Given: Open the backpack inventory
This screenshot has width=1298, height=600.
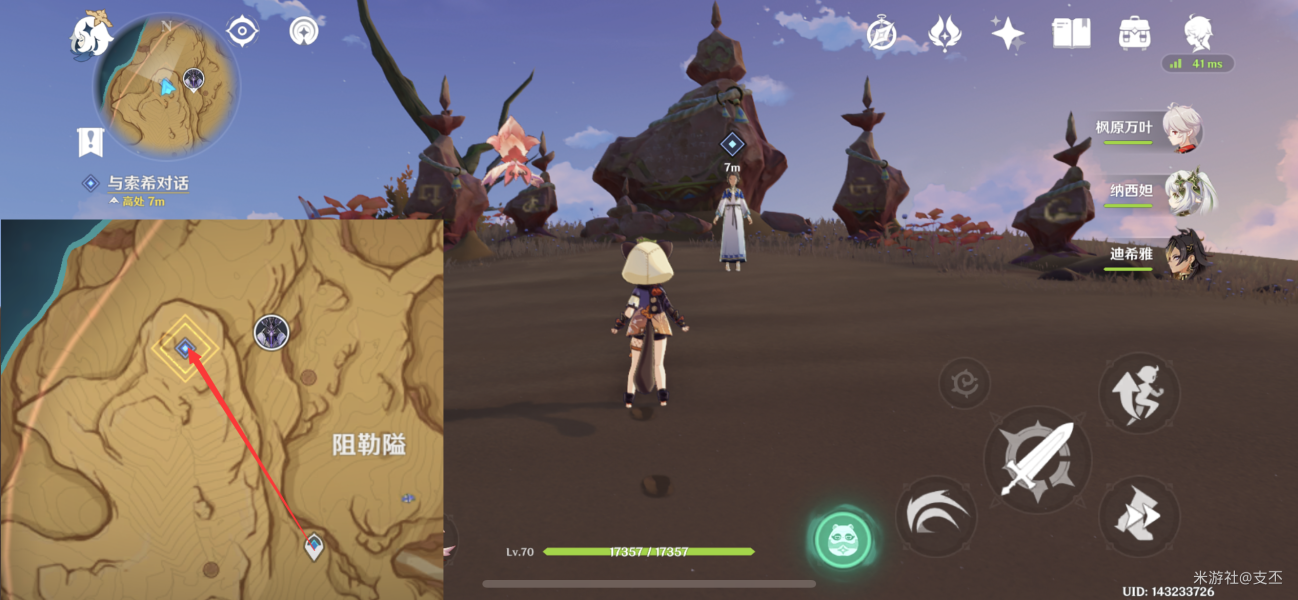Looking at the screenshot, I should click(x=1134, y=34).
